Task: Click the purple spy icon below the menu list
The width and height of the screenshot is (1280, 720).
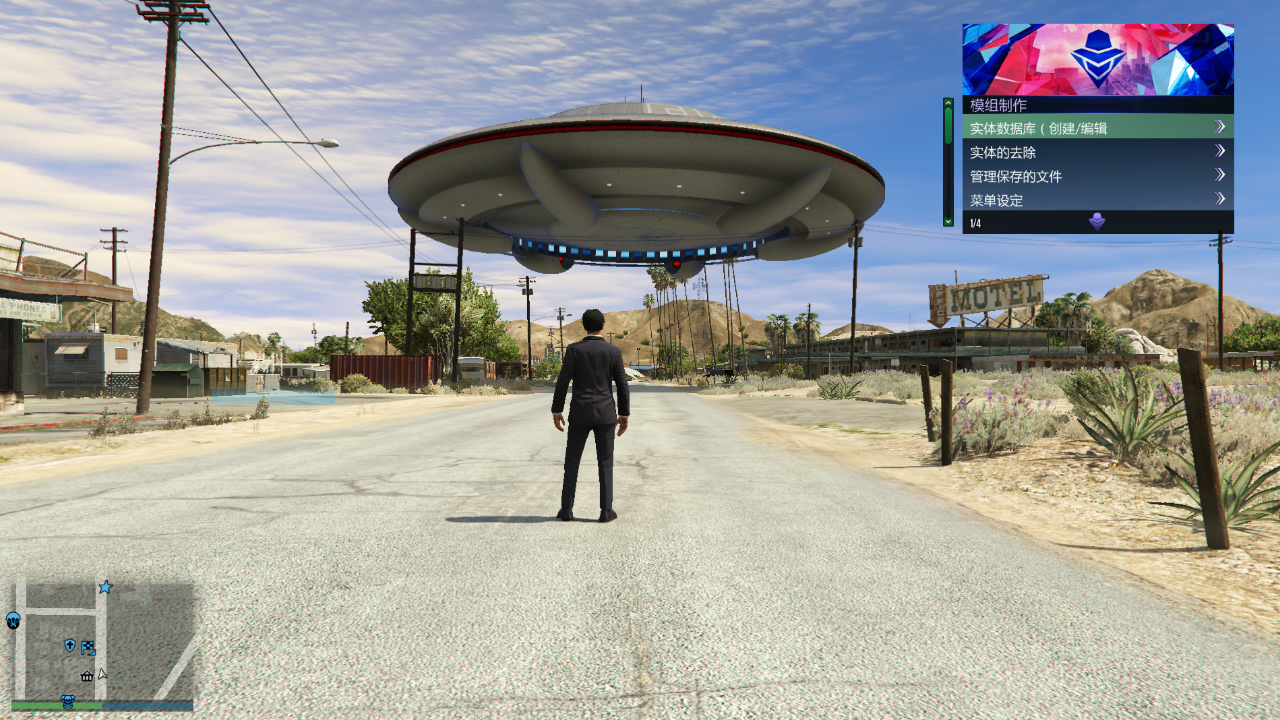Action: pyautogui.click(x=1097, y=221)
